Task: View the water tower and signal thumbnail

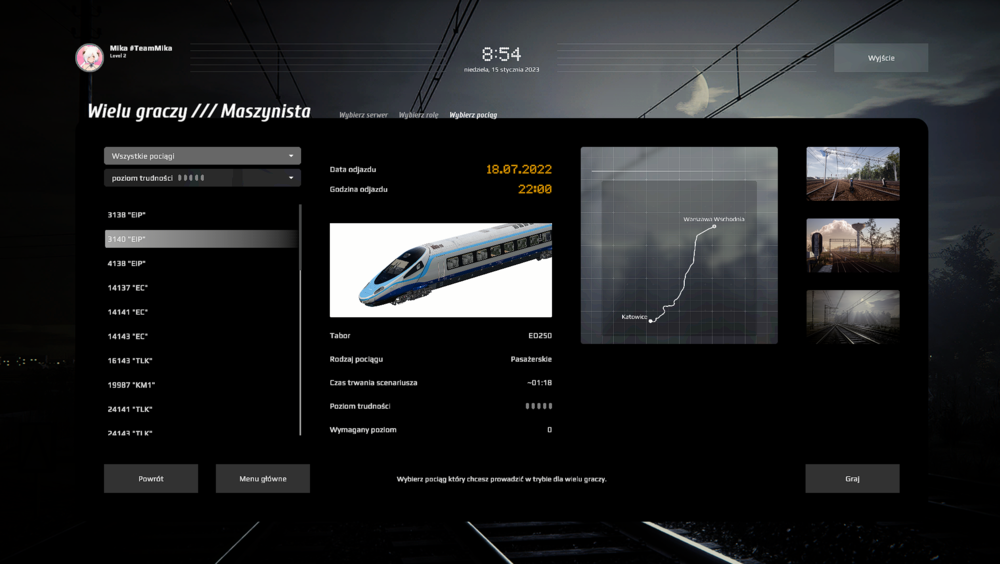Action: [x=852, y=245]
